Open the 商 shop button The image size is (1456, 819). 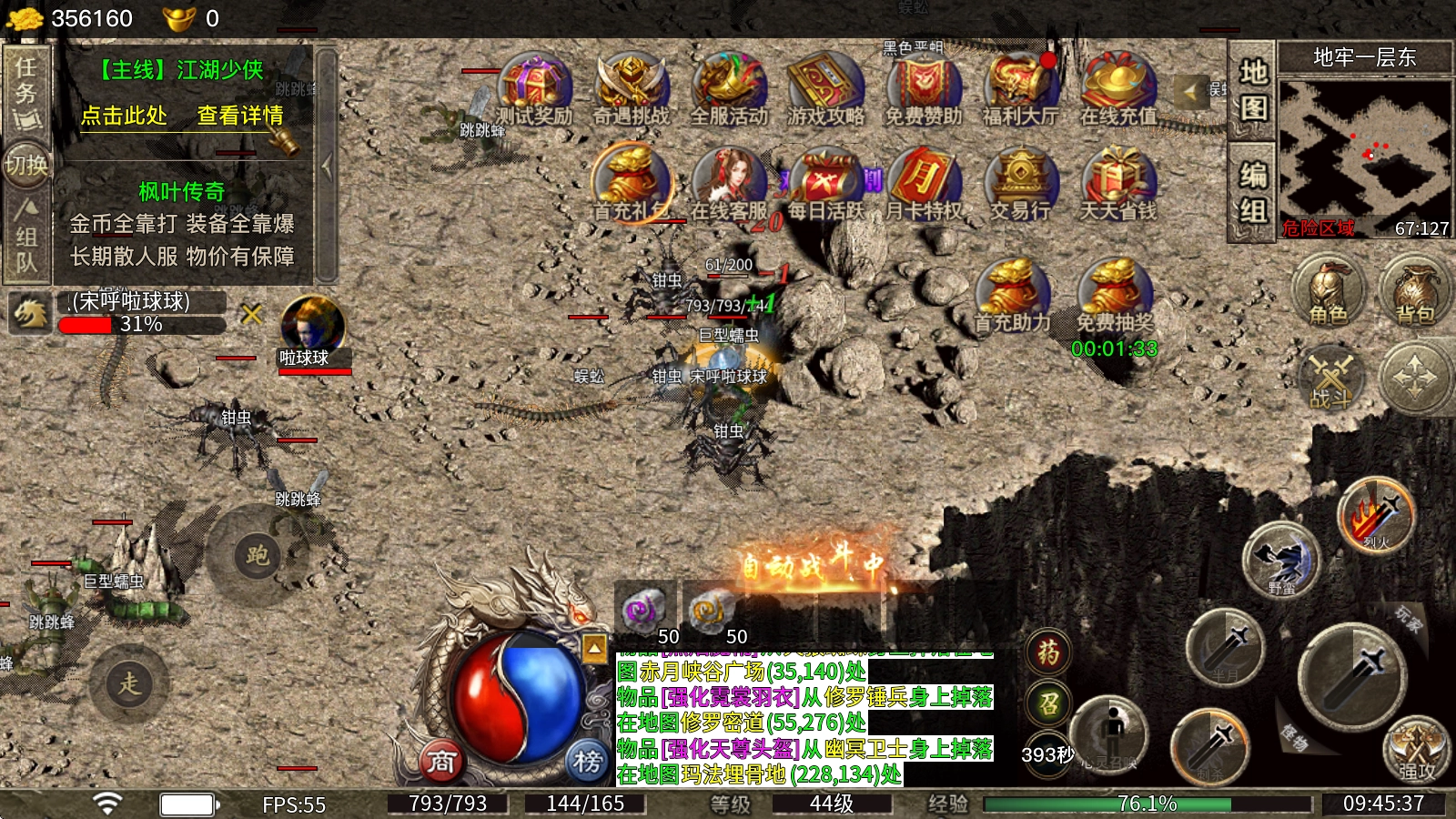(441, 761)
